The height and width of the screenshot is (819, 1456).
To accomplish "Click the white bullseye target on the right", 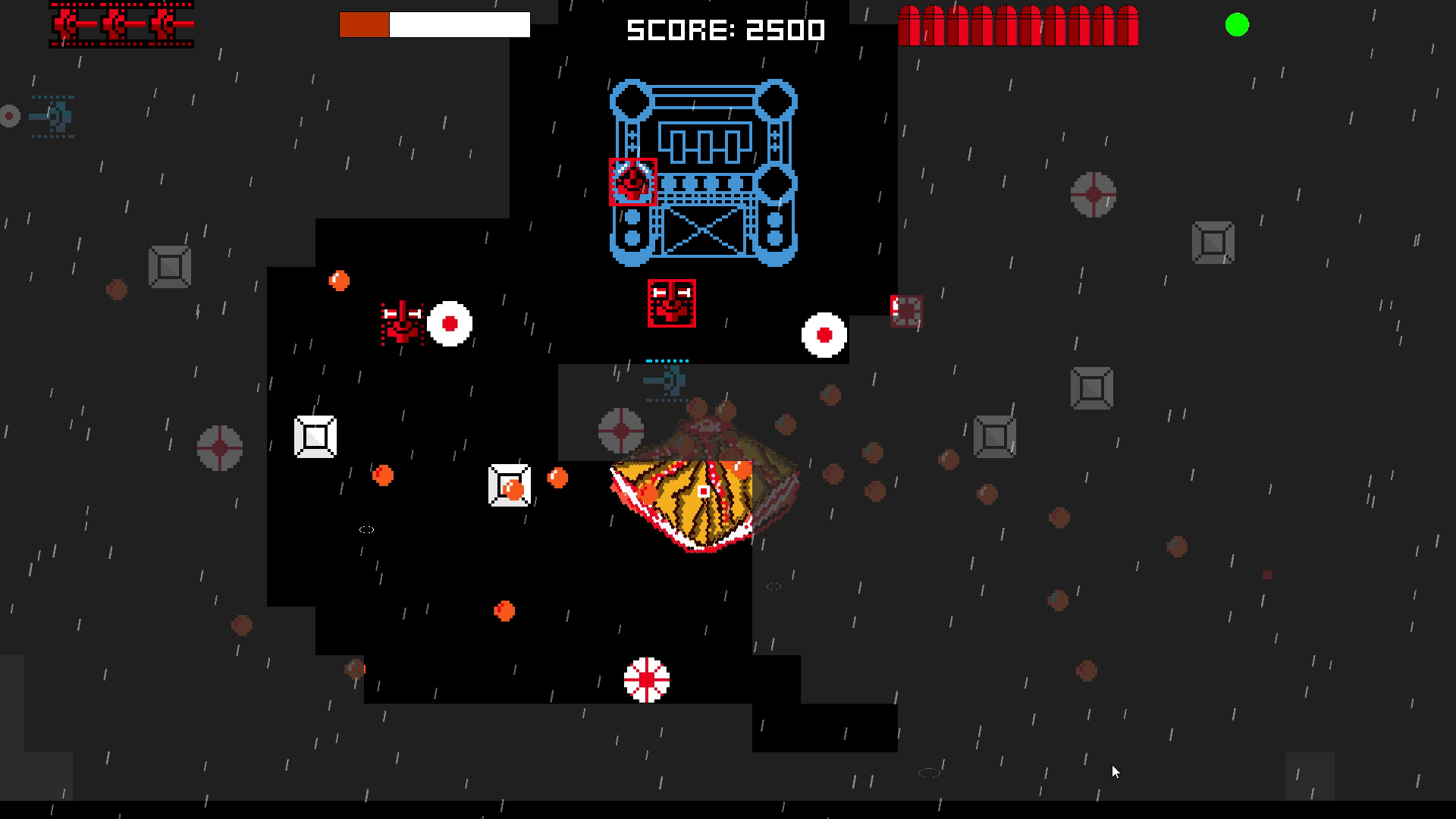I will tap(823, 334).
